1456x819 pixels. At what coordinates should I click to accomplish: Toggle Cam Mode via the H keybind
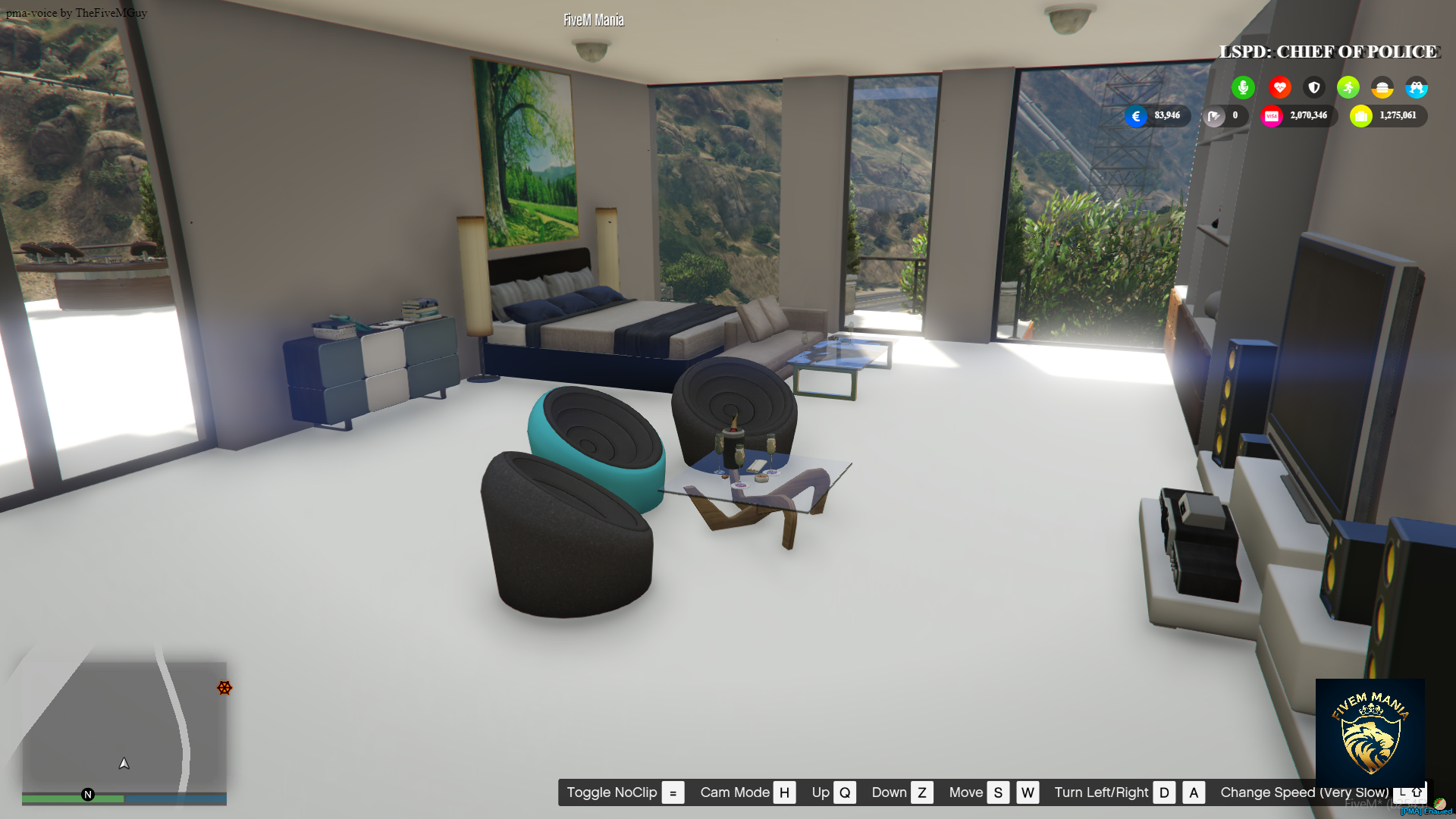pos(784,792)
